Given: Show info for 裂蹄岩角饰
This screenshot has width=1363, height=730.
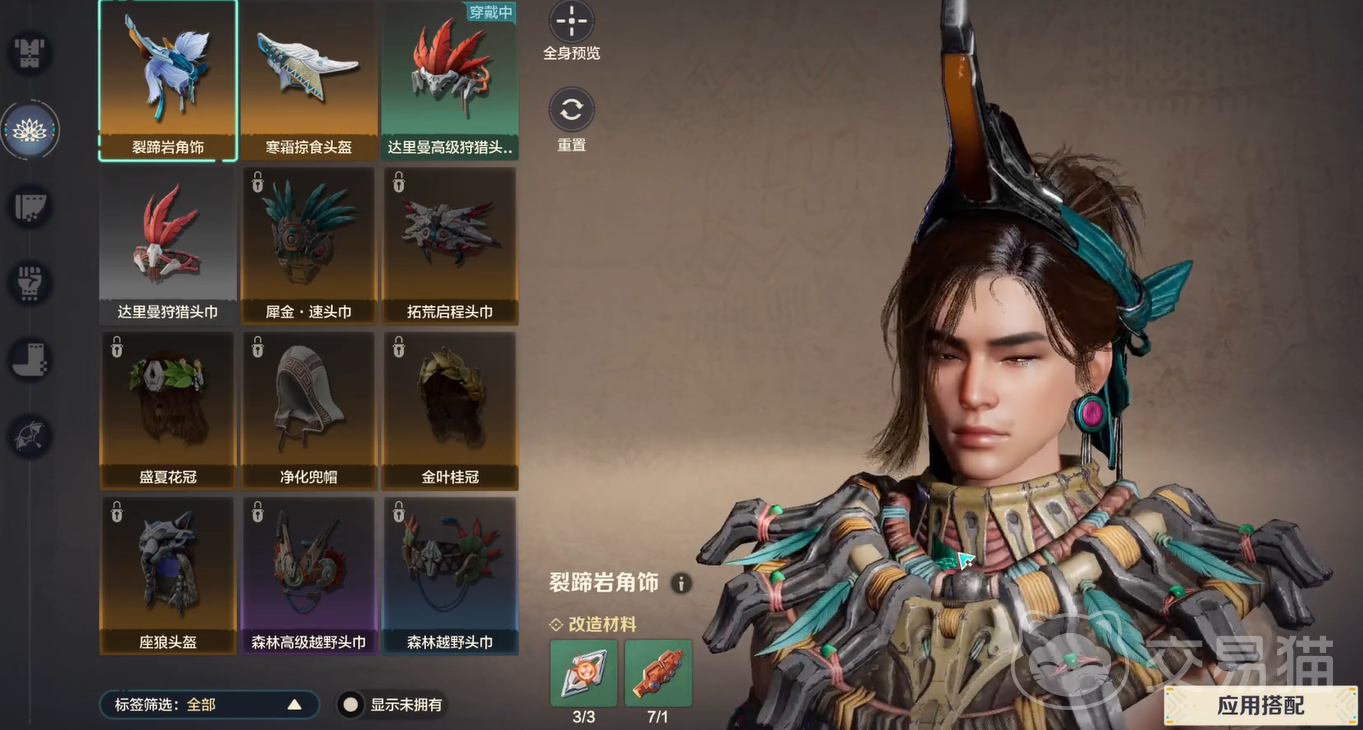Looking at the screenshot, I should (681, 583).
